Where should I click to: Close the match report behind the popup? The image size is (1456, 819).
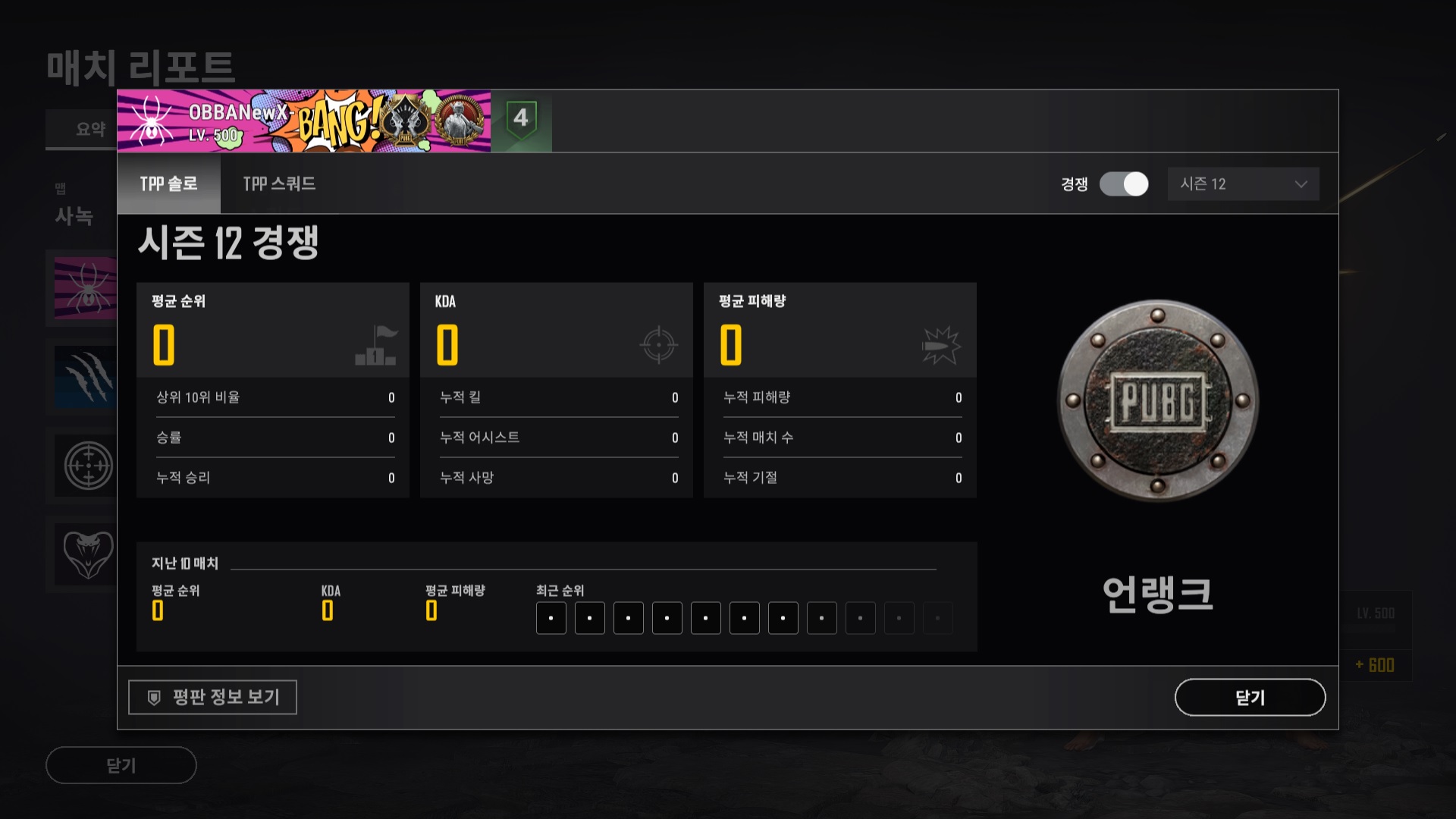[x=121, y=765]
